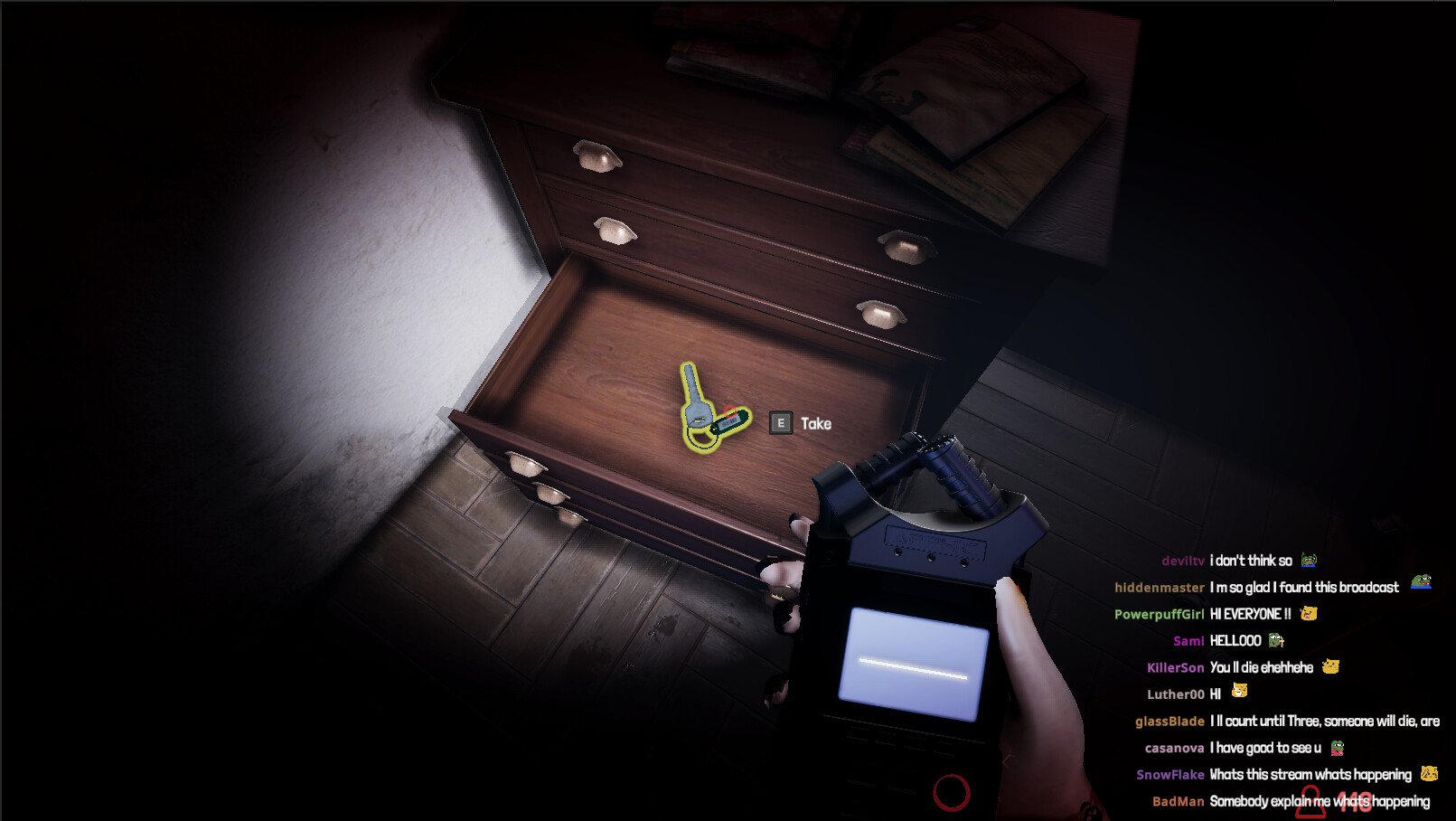Select the glassBlade username in chat
Image resolution: width=1456 pixels, height=821 pixels.
(1169, 721)
